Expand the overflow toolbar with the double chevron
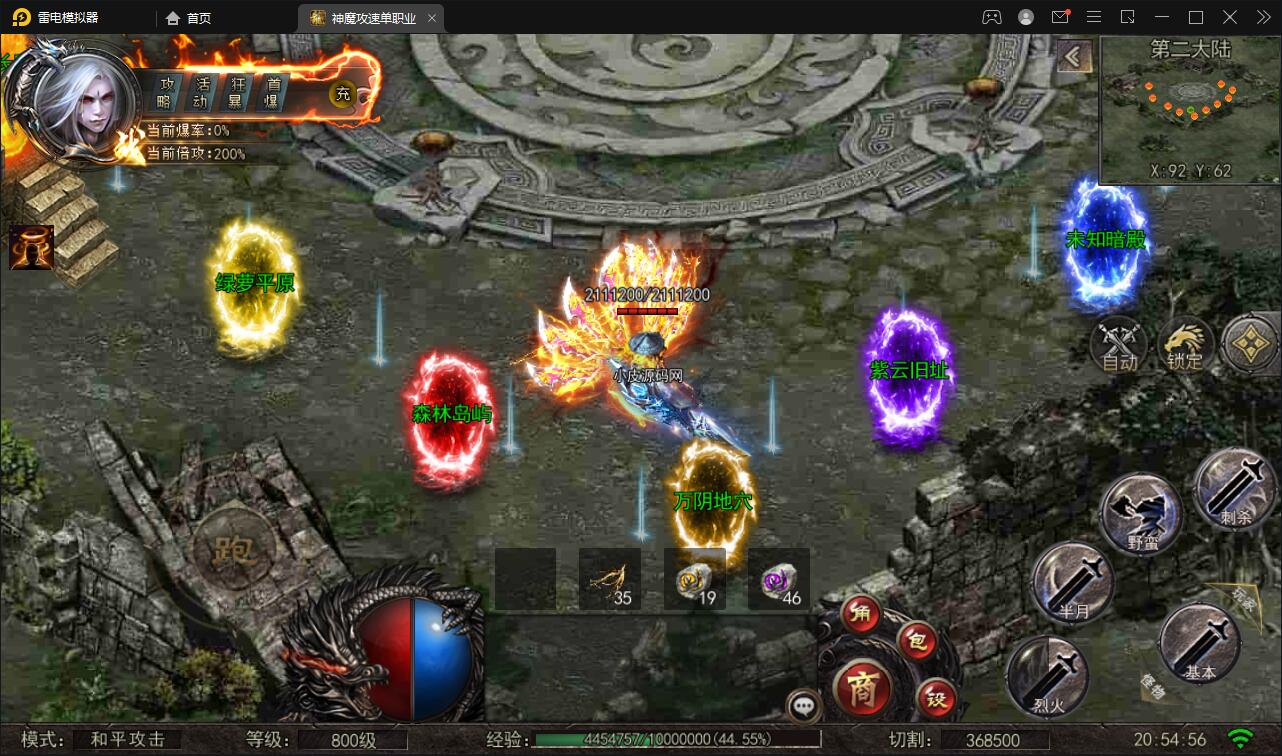Image resolution: width=1282 pixels, height=756 pixels. pyautogui.click(x=1262, y=17)
